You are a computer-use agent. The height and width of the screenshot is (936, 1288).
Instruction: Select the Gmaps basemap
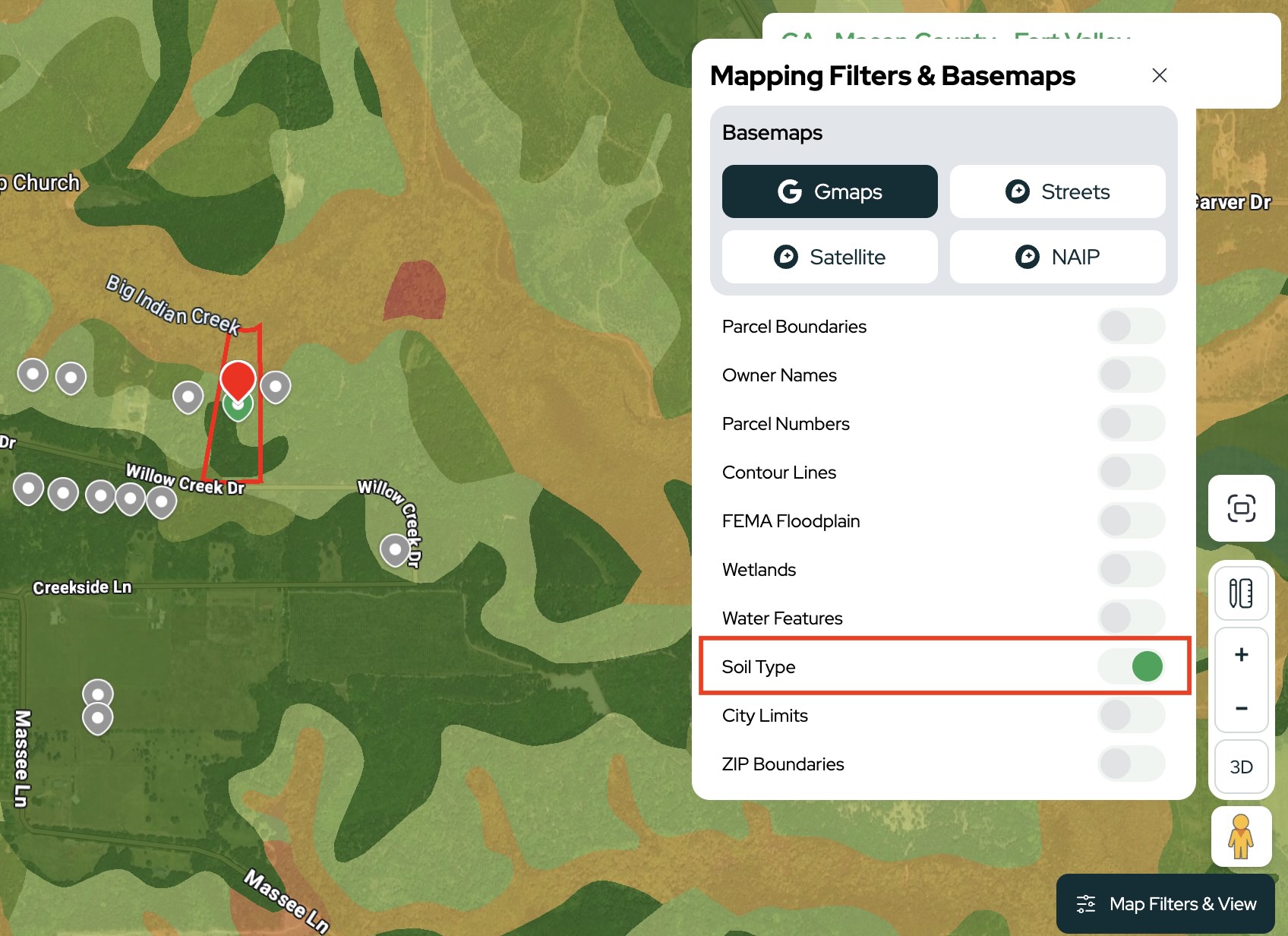coord(829,191)
